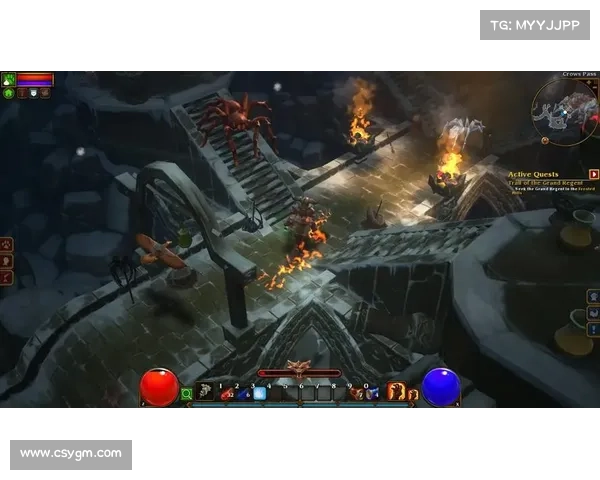The width and height of the screenshot is (600, 480).
Task: Activate the hotbar item in slot 0
Action: coord(372,393)
